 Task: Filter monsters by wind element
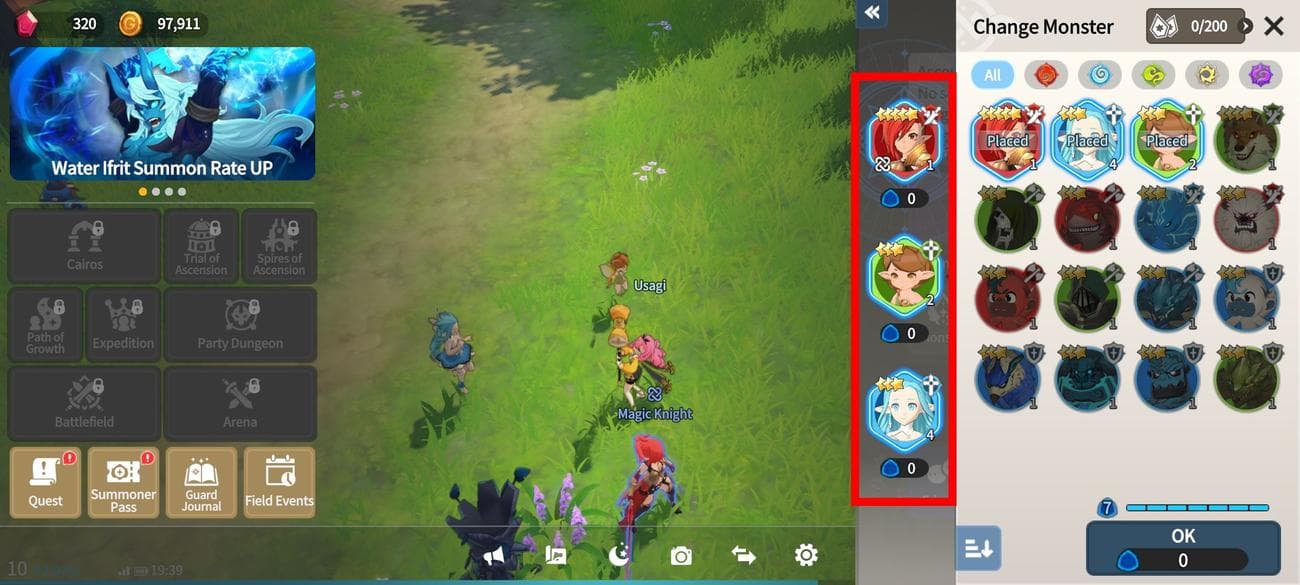(1153, 75)
